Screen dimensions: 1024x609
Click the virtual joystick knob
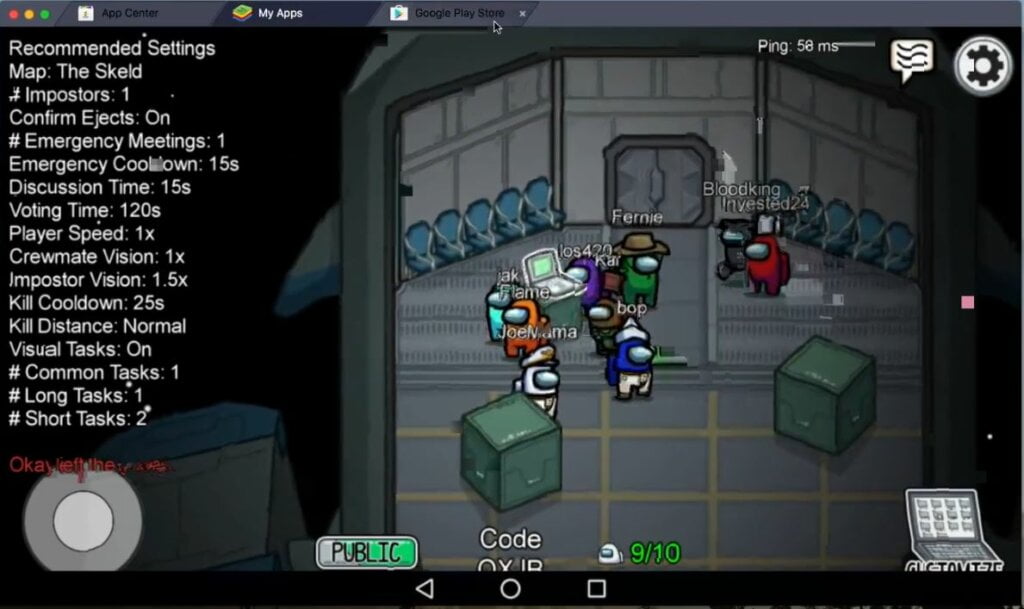(x=83, y=520)
